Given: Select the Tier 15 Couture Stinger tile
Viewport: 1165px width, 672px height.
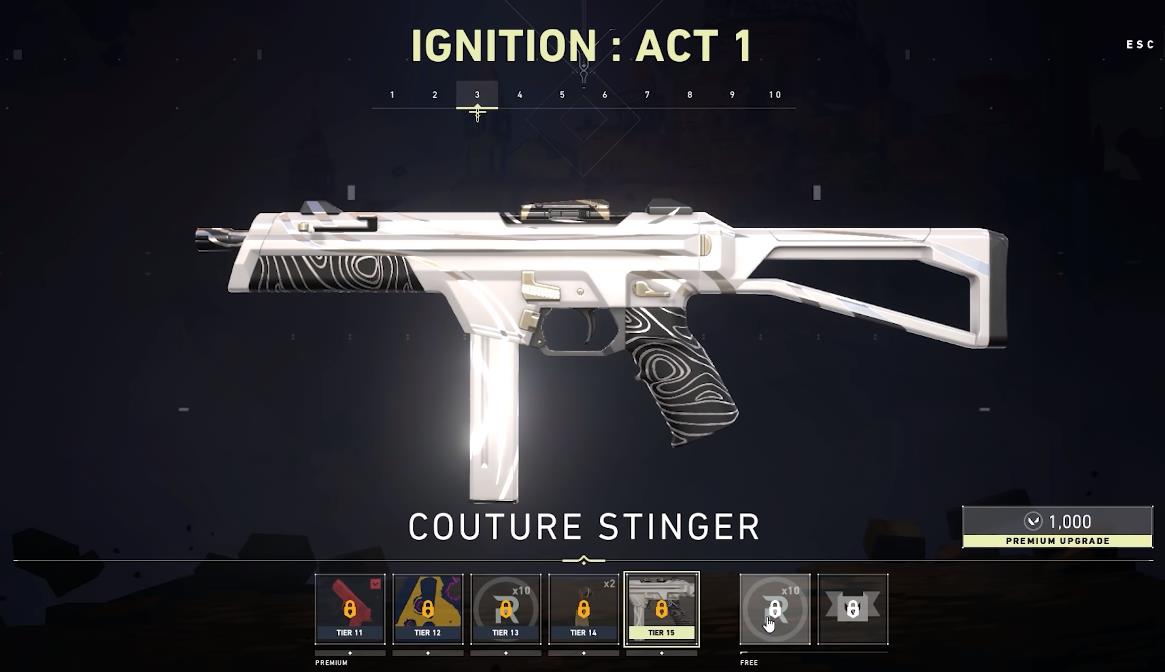Looking at the screenshot, I should pyautogui.click(x=661, y=608).
